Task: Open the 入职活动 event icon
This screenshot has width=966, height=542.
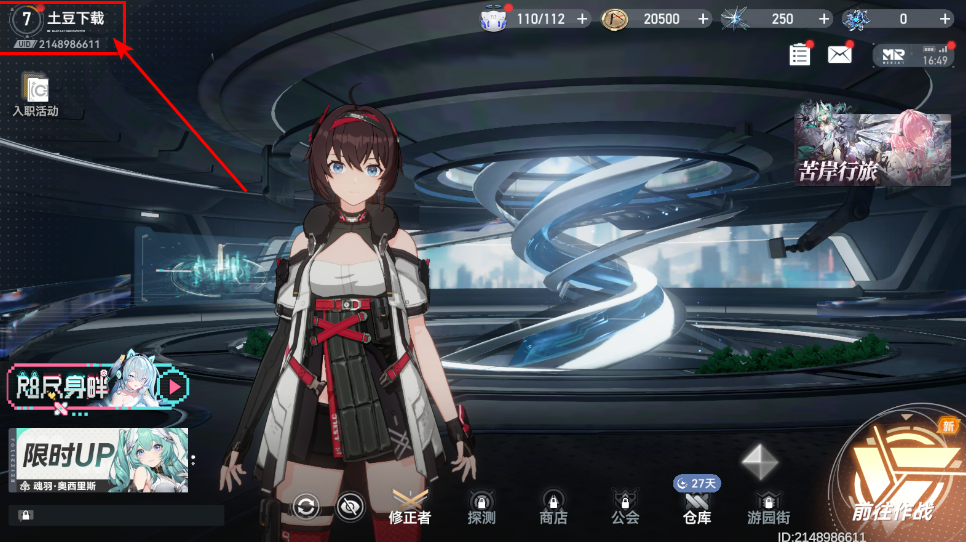Action: [x=35, y=95]
